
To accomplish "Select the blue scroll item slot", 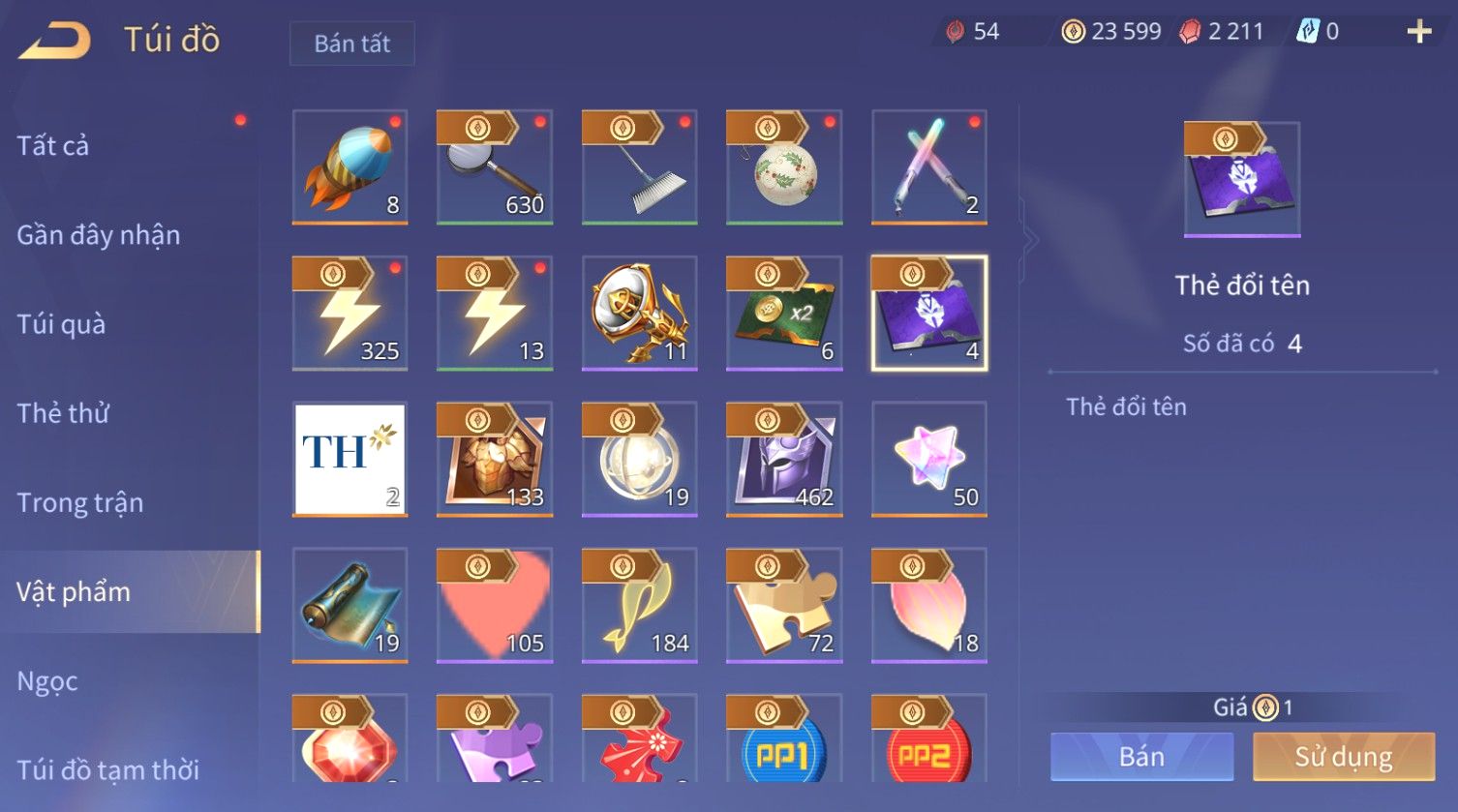I will click(x=349, y=605).
